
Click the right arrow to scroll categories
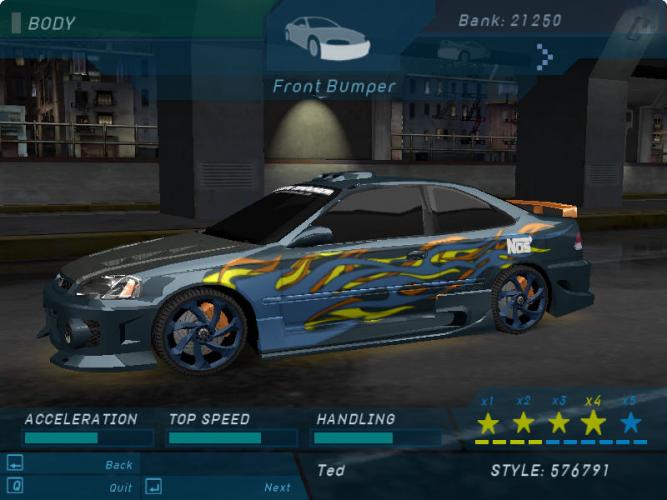[544, 56]
